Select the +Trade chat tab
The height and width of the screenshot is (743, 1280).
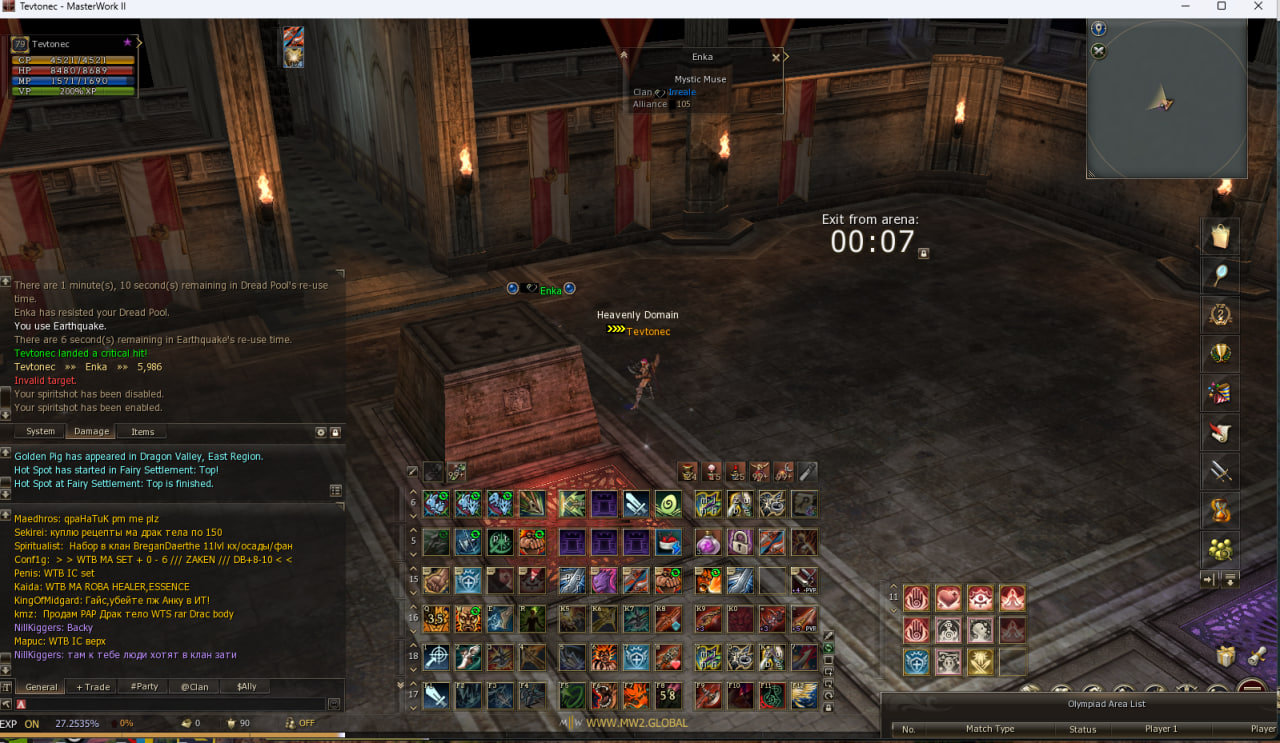tap(93, 687)
